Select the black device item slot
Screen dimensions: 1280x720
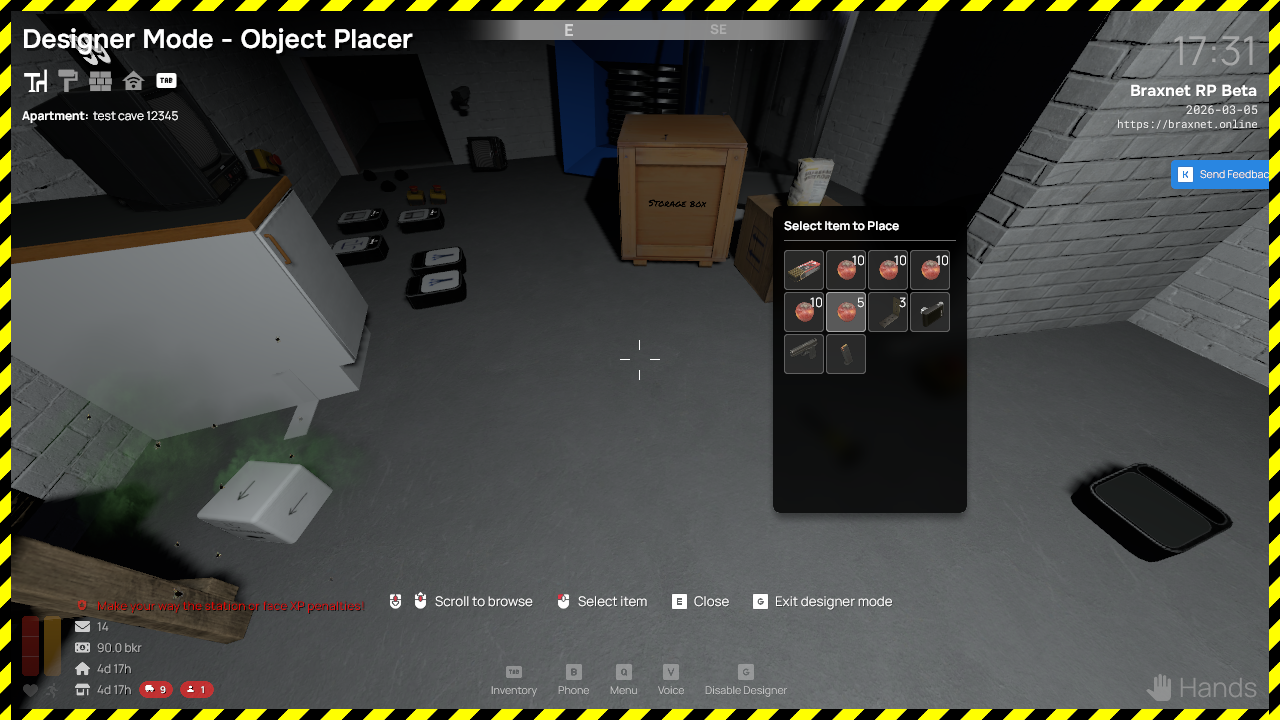(930, 312)
